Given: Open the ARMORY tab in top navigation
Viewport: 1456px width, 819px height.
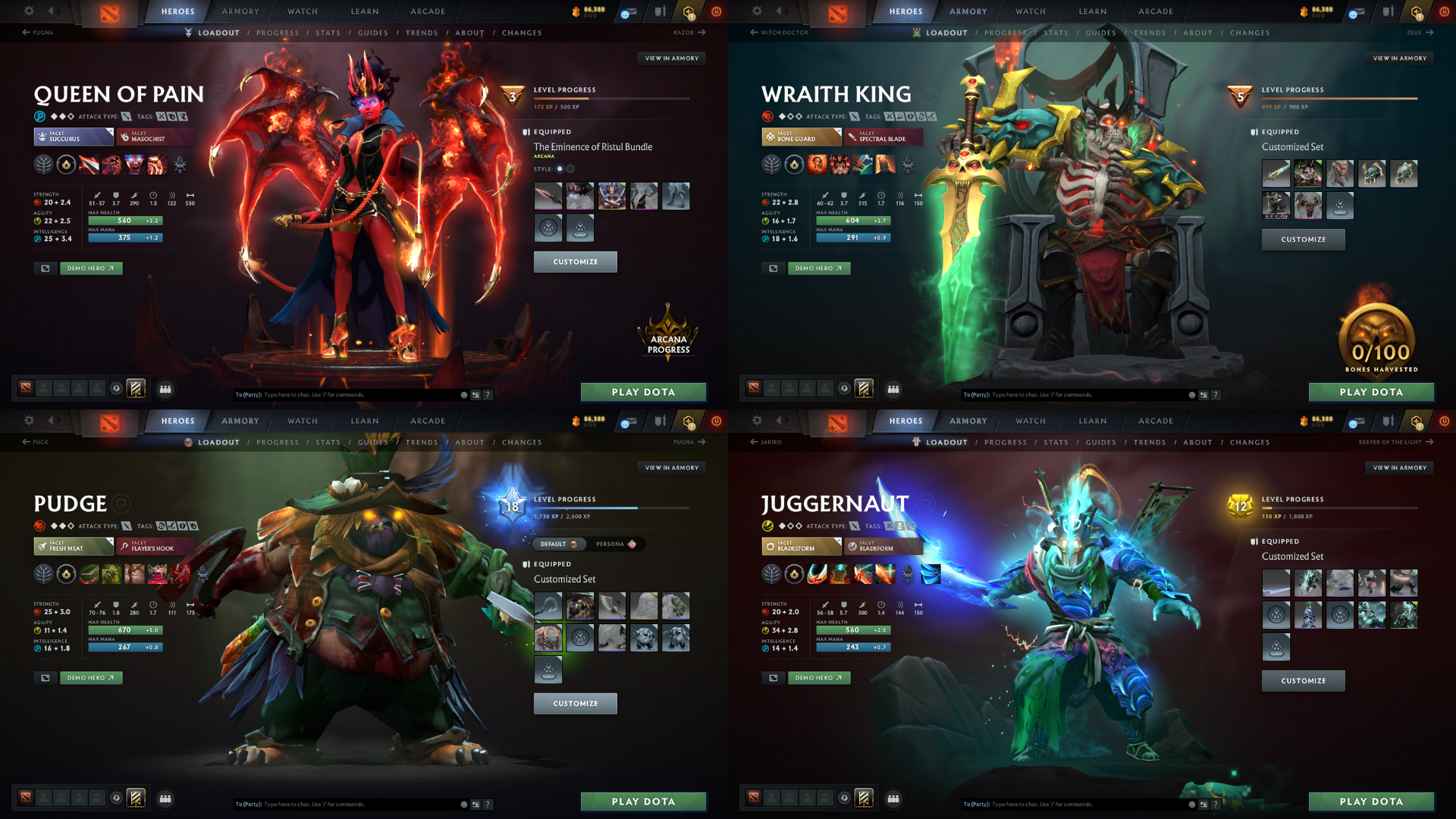Looking at the screenshot, I should [x=240, y=11].
